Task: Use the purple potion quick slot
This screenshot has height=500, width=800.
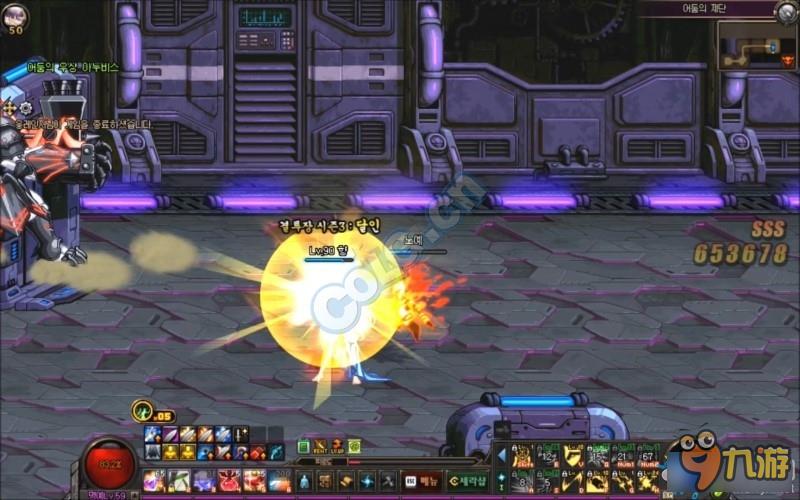Action: [154, 480]
